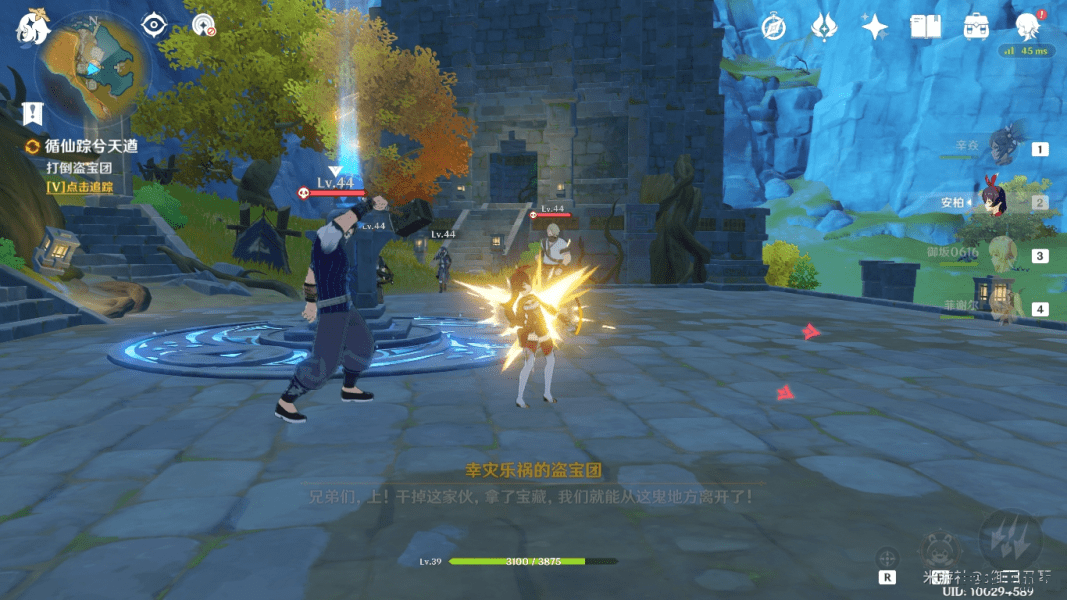Switch to party member 菲谢尔

(1005, 309)
